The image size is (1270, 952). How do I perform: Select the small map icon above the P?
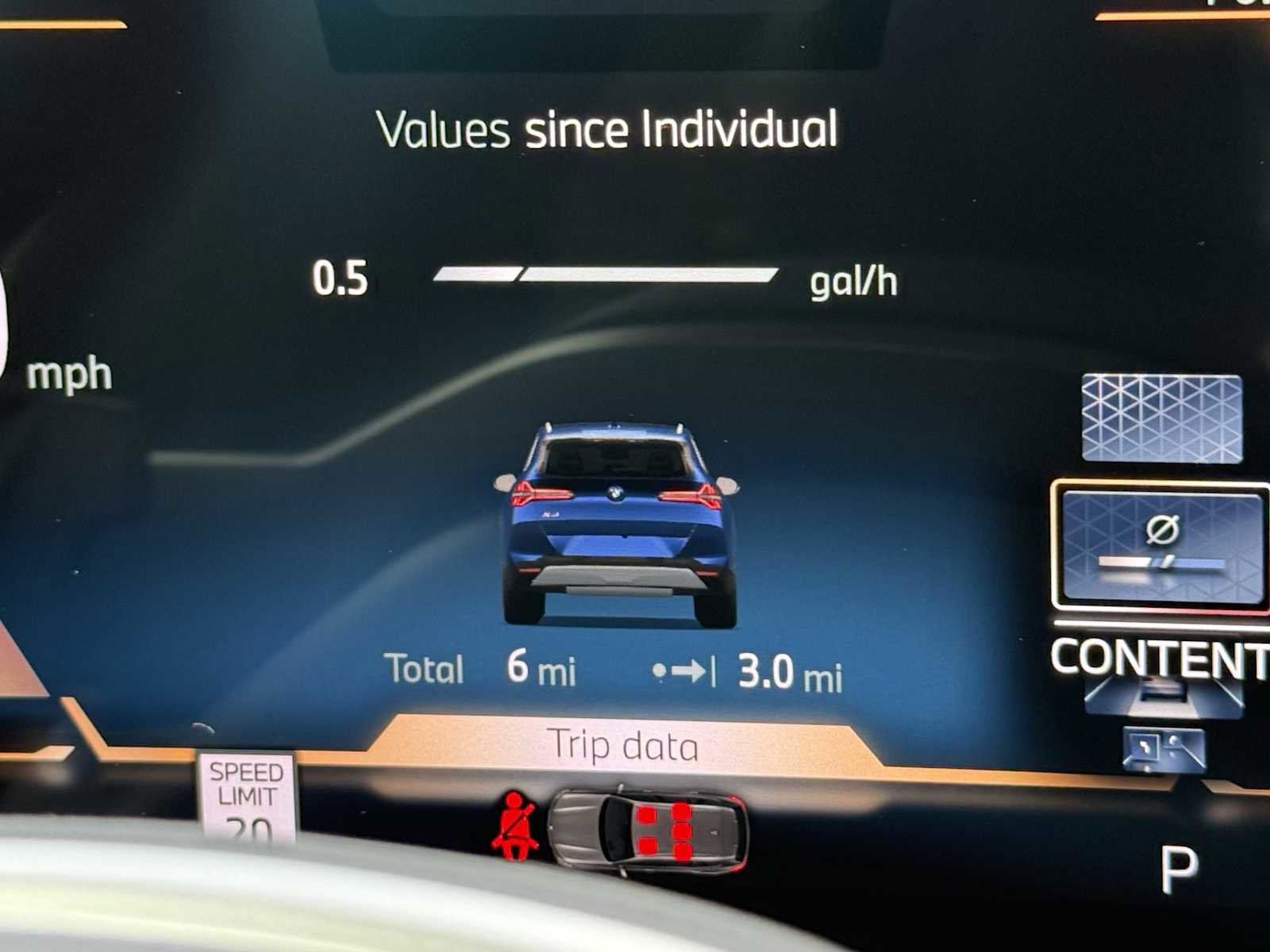click(x=1164, y=750)
